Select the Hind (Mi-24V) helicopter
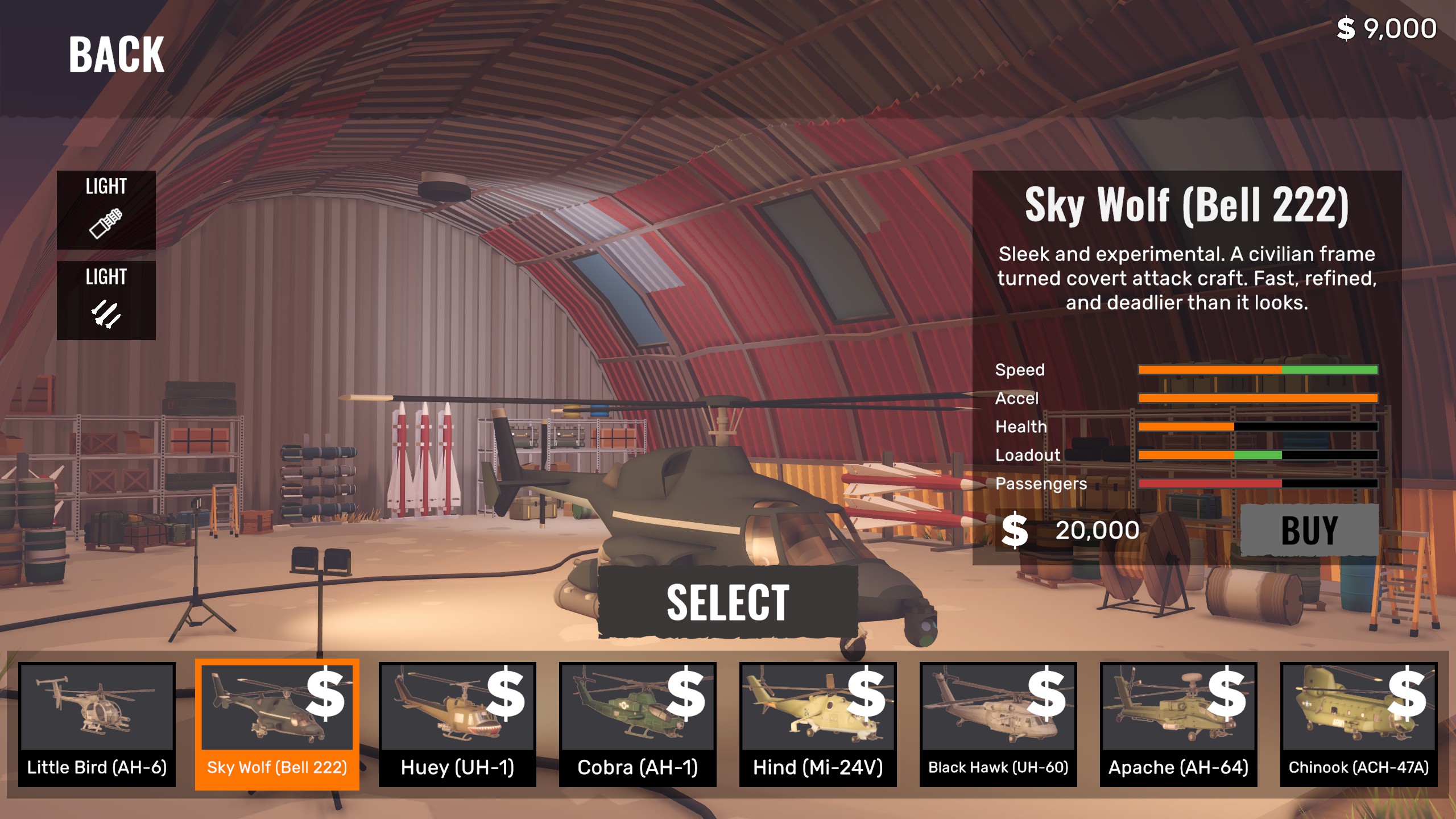1456x819 pixels. tap(818, 724)
